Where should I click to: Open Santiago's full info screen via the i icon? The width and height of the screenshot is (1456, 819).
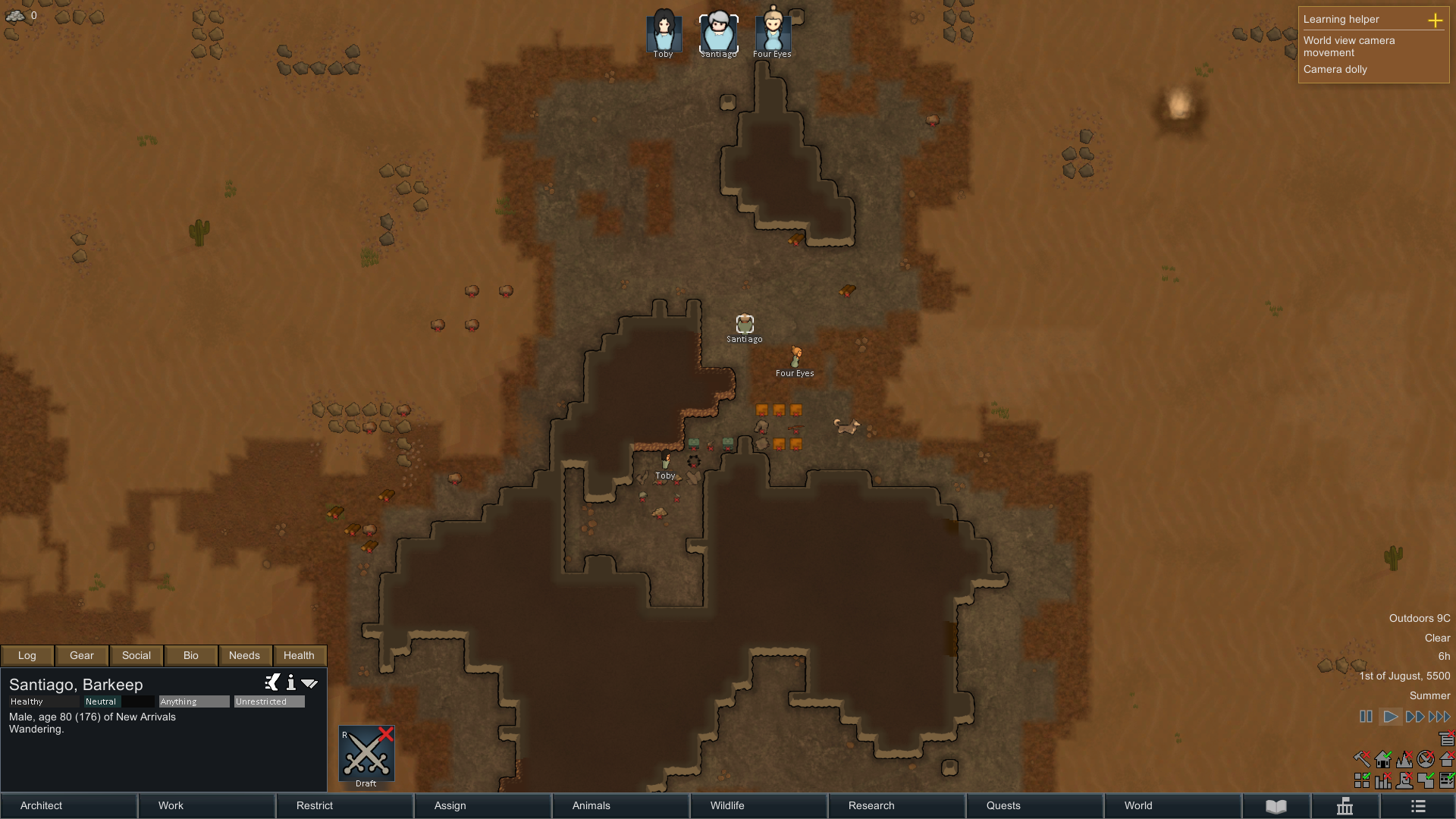[291, 683]
